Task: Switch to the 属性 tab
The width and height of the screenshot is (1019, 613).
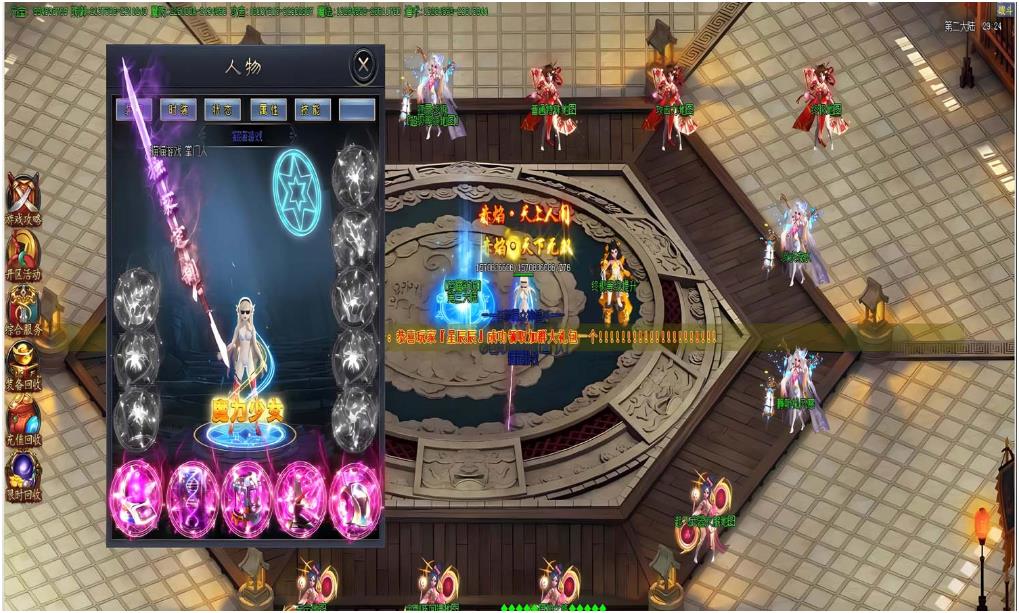Action: pos(267,109)
